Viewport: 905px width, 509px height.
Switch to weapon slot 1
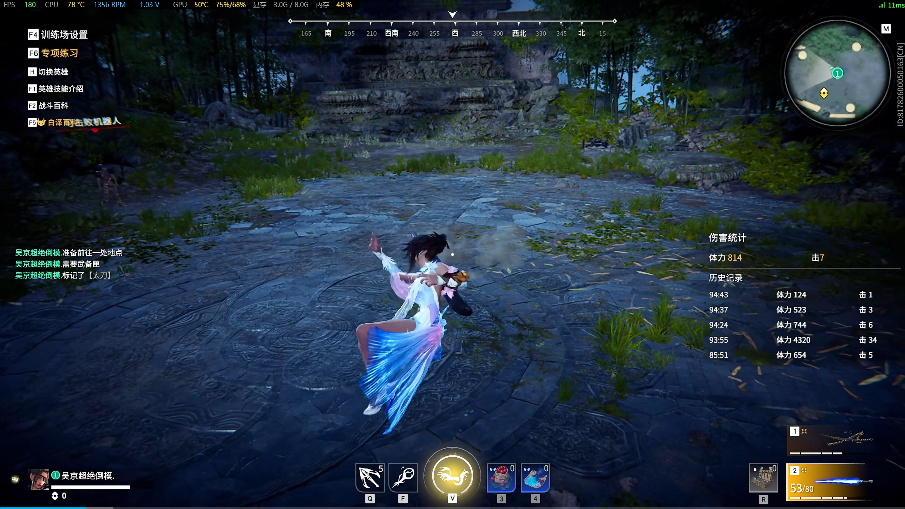click(x=830, y=441)
